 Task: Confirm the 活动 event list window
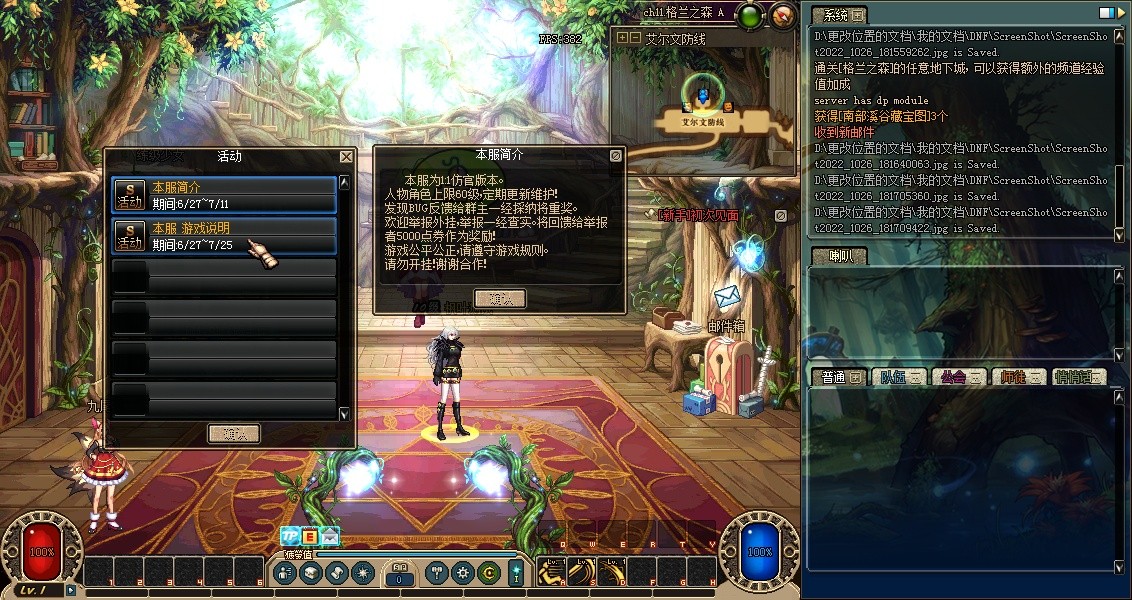(x=234, y=433)
